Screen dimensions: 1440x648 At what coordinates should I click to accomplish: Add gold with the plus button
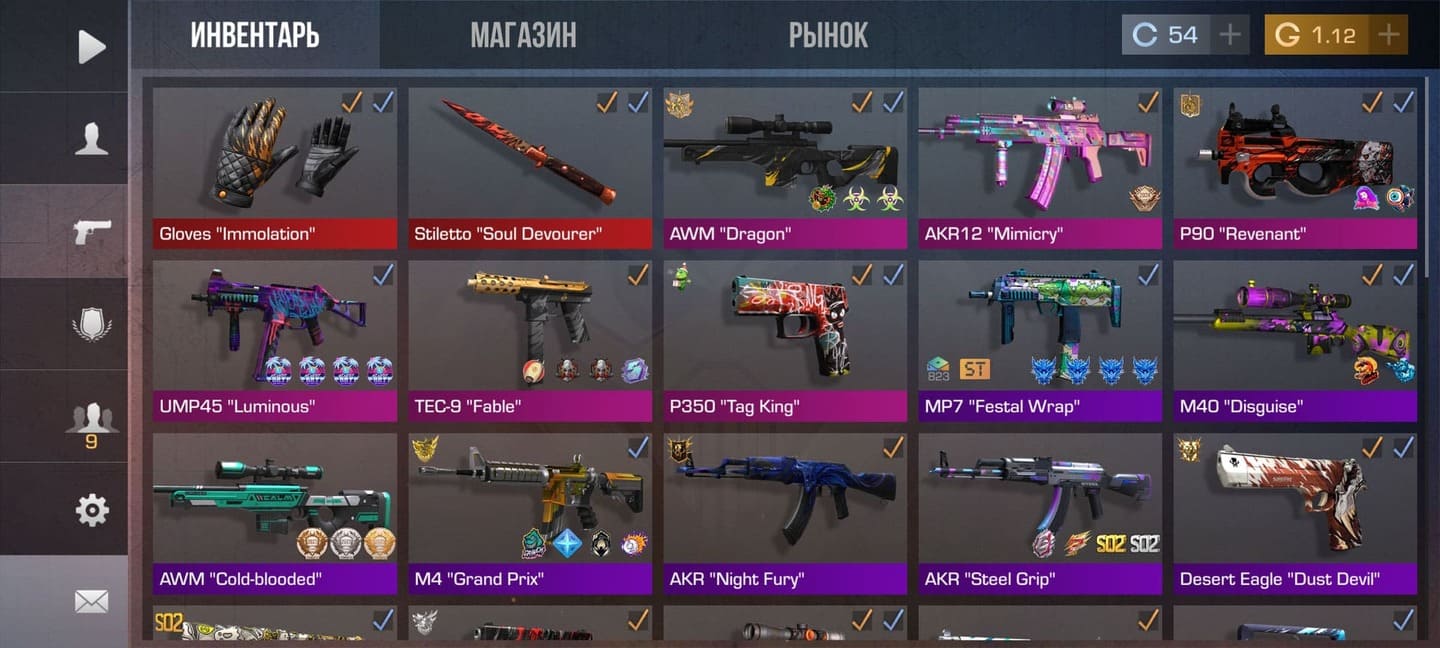tap(1388, 35)
